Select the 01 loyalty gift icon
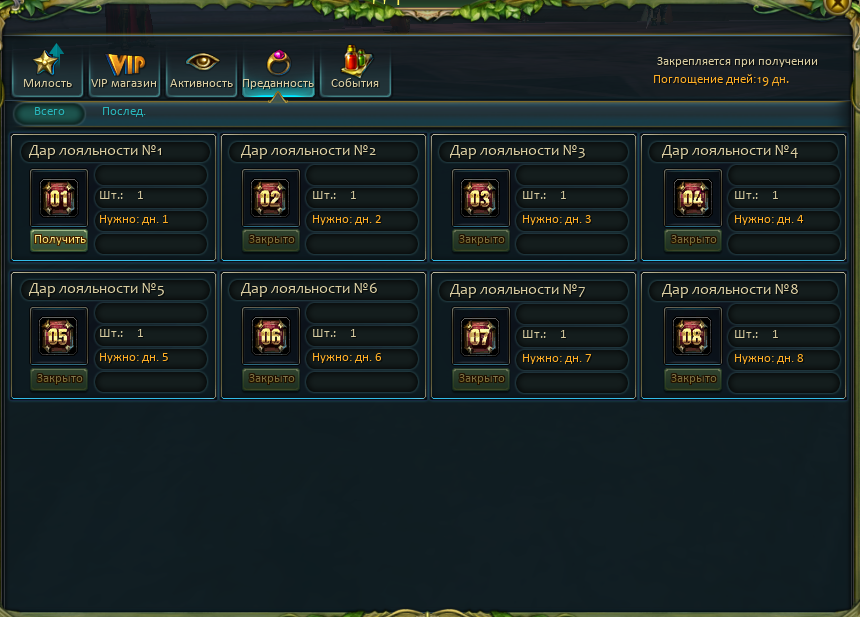 click(59, 198)
